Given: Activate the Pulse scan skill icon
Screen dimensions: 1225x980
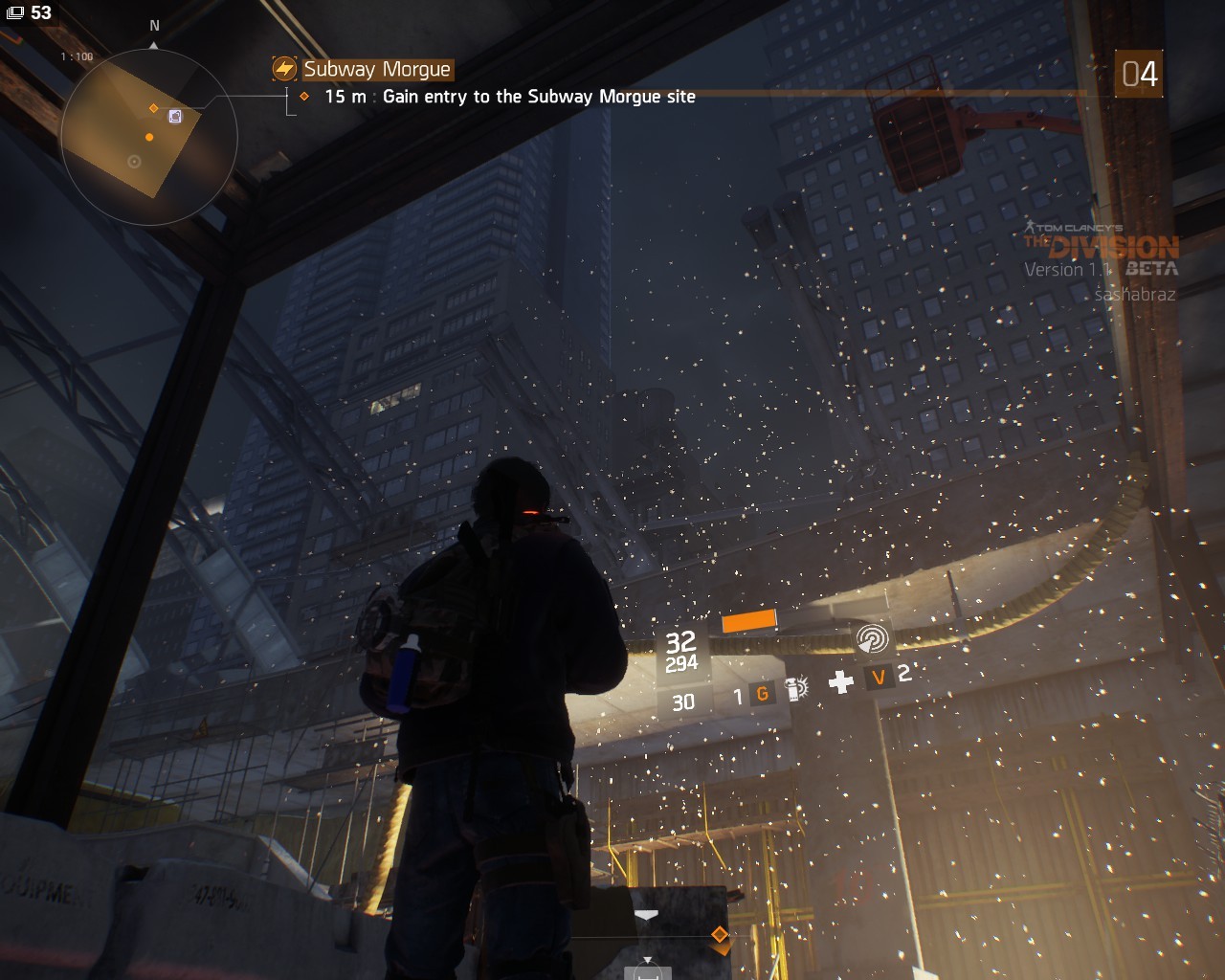Looking at the screenshot, I should pos(871,639).
